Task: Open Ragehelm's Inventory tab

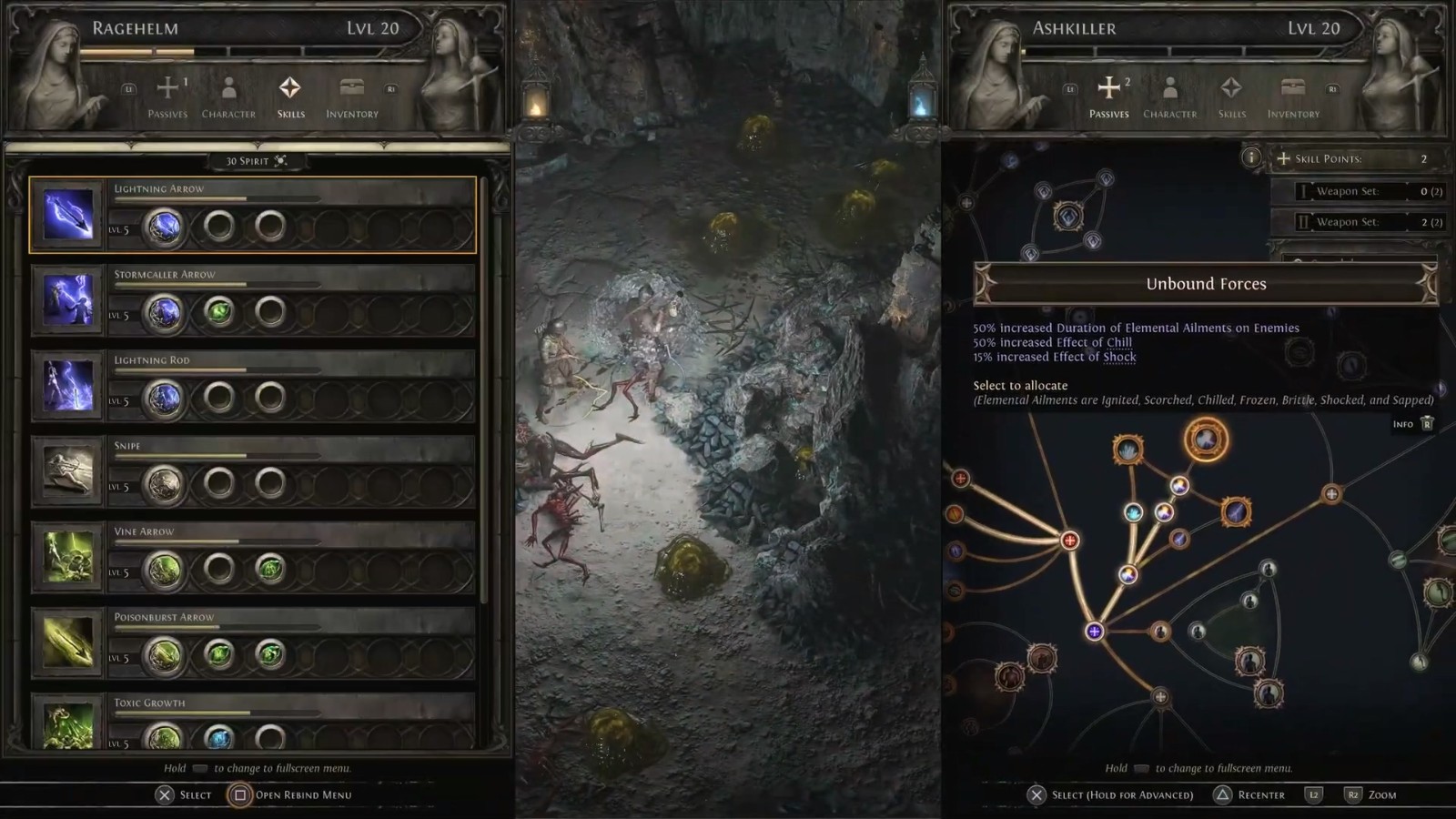Action: (352, 96)
